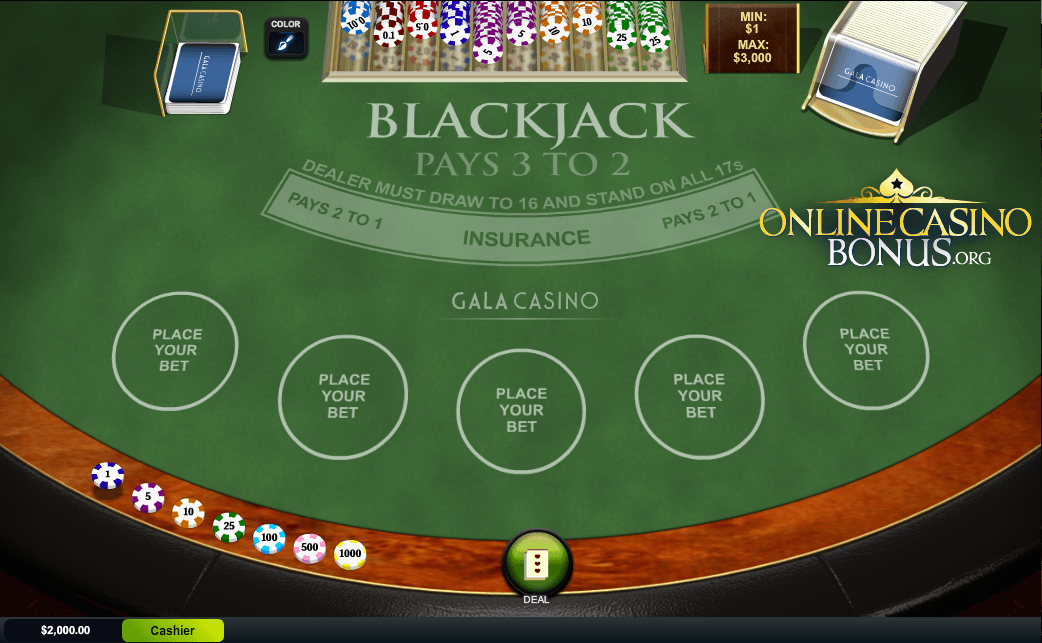Click the green Deal button
Viewport: 1042px width, 643px height.
(537, 563)
